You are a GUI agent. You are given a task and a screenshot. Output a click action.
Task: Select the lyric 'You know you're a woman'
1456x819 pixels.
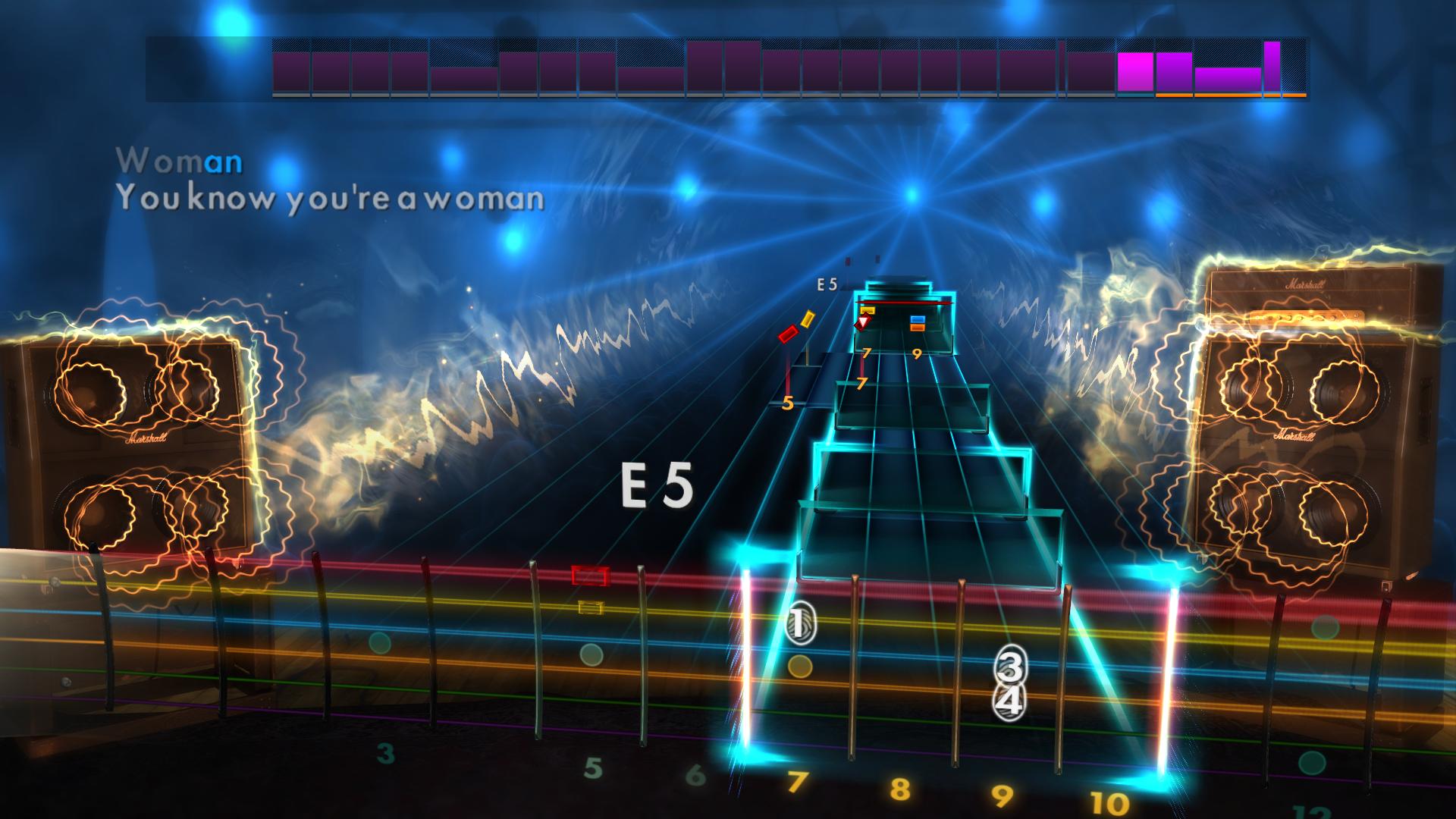[x=330, y=199]
